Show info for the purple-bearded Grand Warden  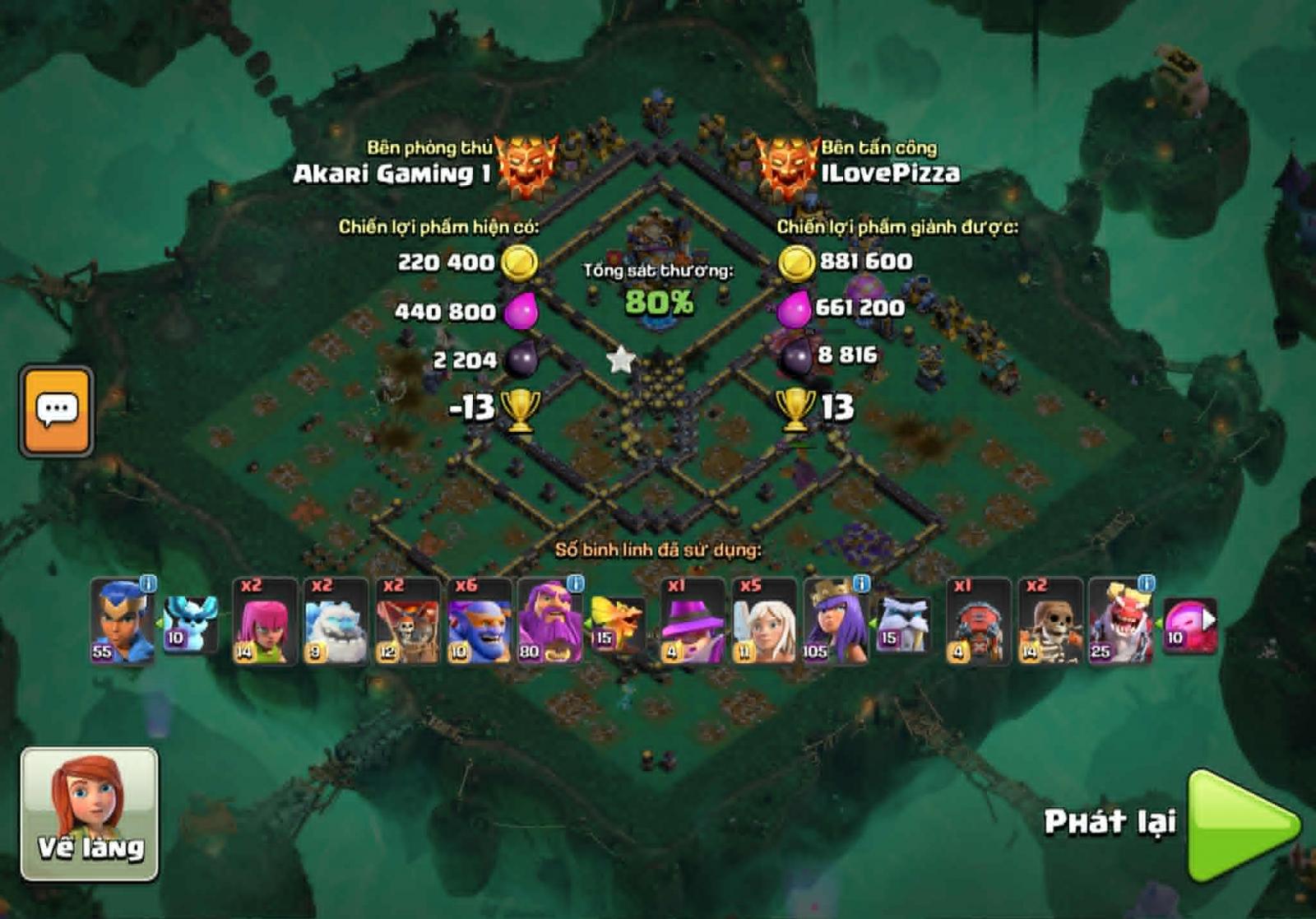(x=575, y=584)
